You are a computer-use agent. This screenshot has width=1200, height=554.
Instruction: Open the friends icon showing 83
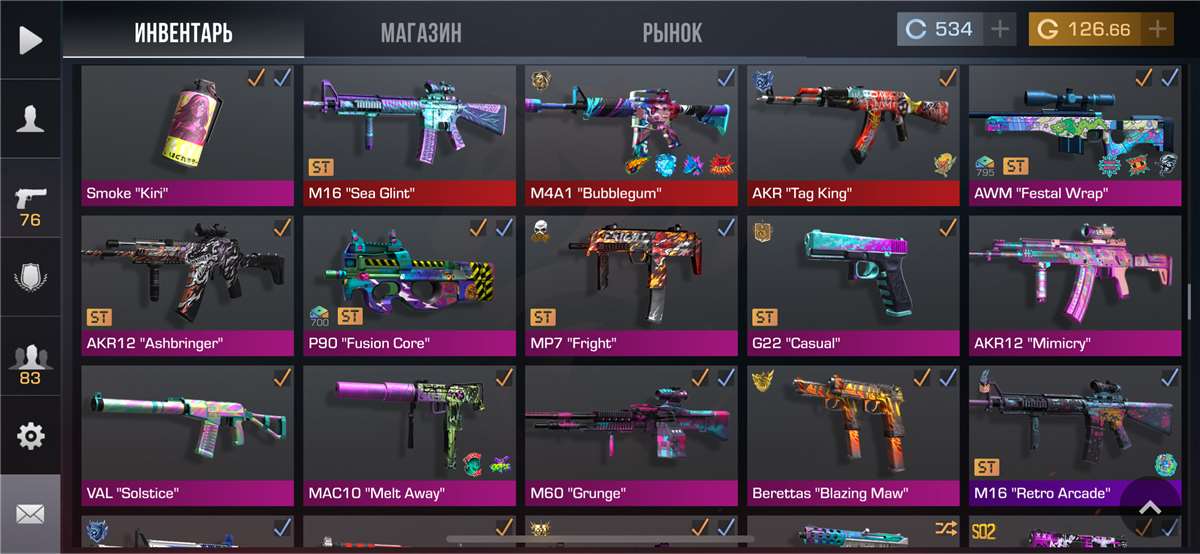30,362
